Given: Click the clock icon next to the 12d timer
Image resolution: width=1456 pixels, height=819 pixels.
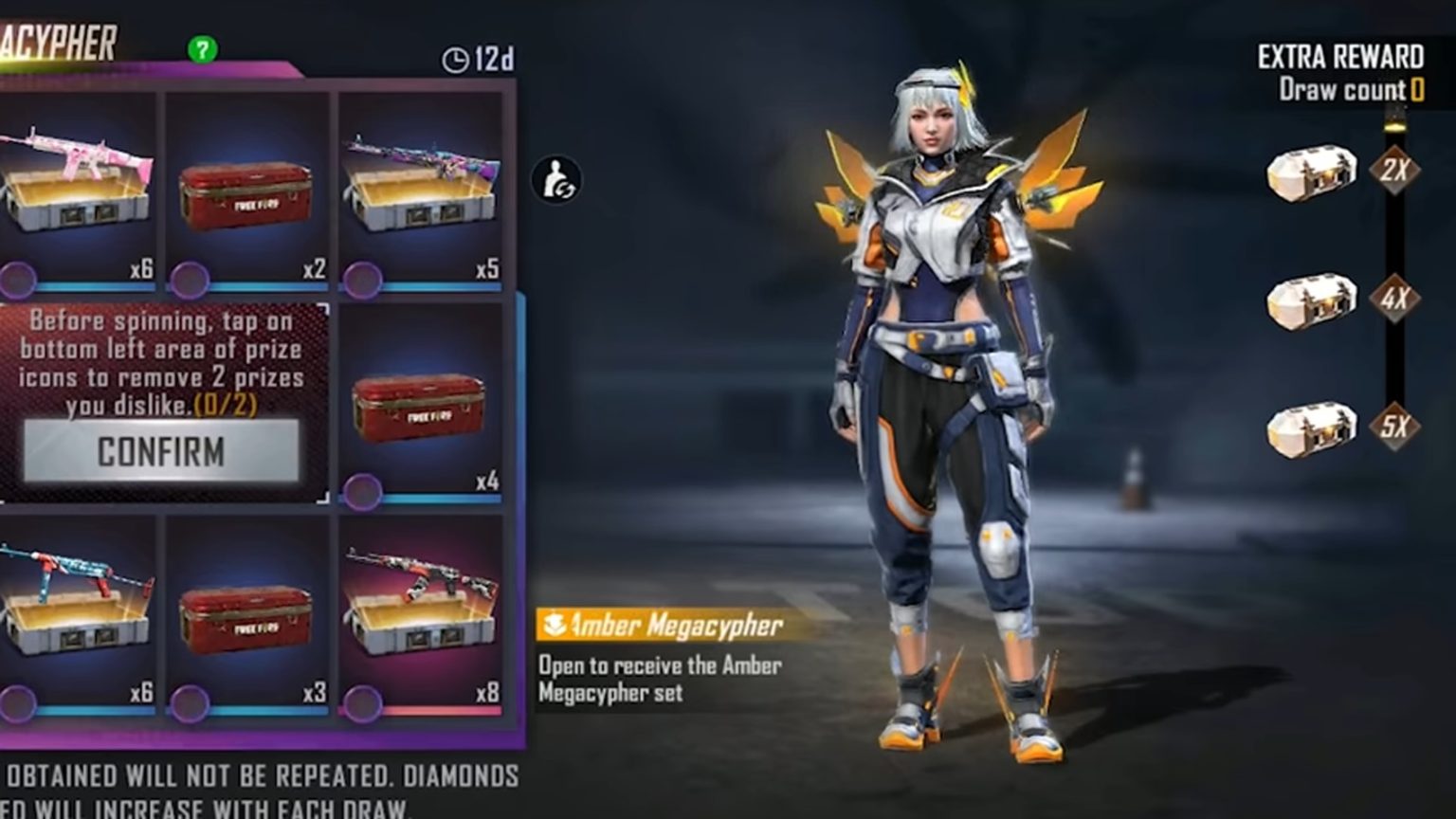Looking at the screenshot, I should tap(456, 59).
